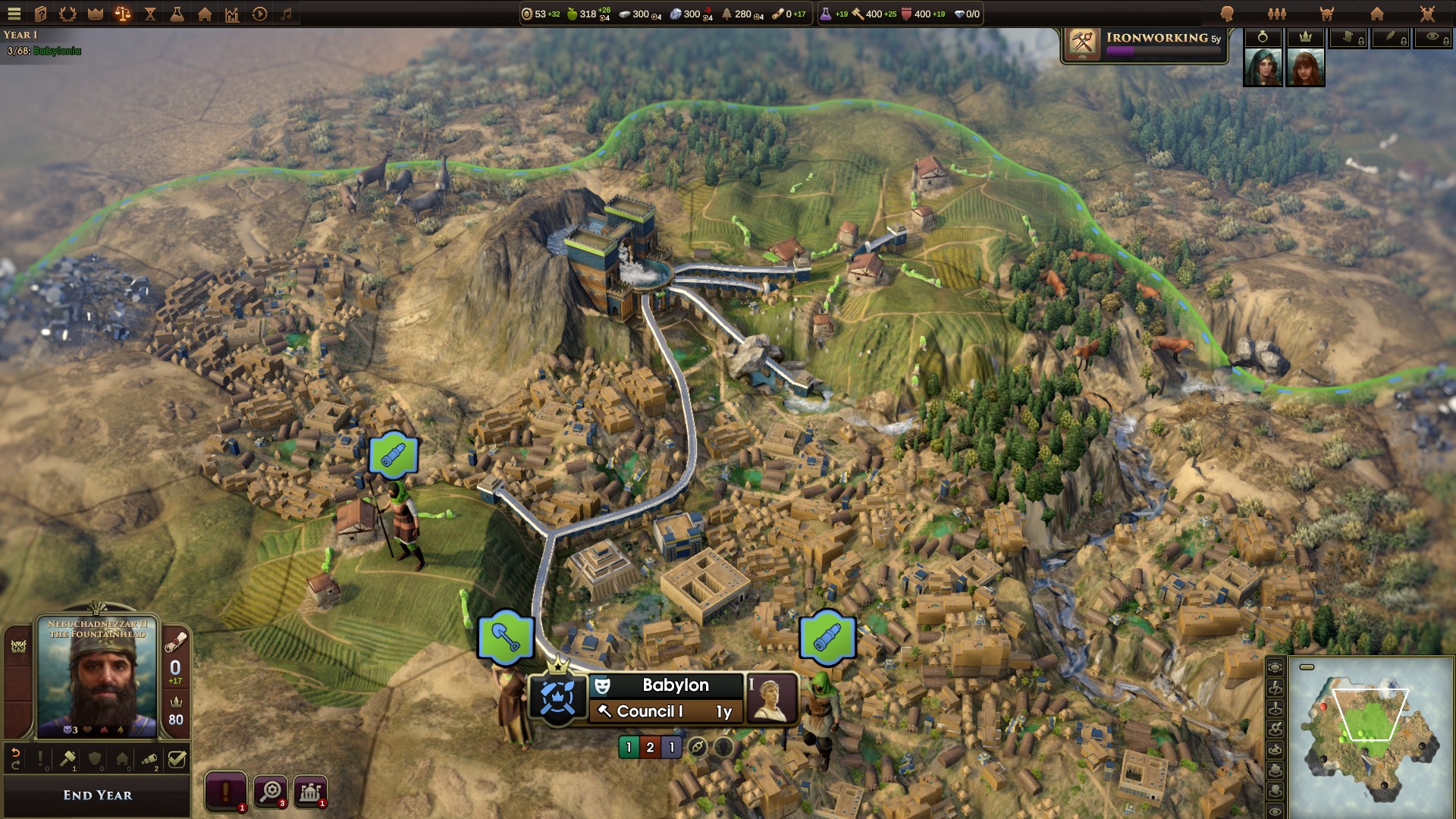The width and height of the screenshot is (1456, 819).
Task: Open the flask research screen
Action: [x=177, y=14]
